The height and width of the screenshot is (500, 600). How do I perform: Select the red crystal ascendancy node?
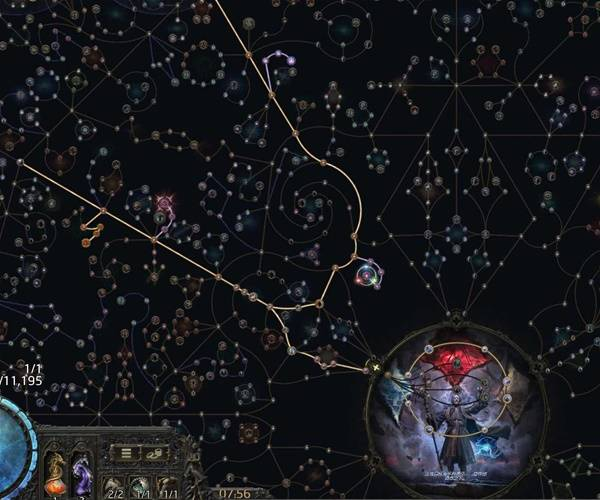click(455, 363)
